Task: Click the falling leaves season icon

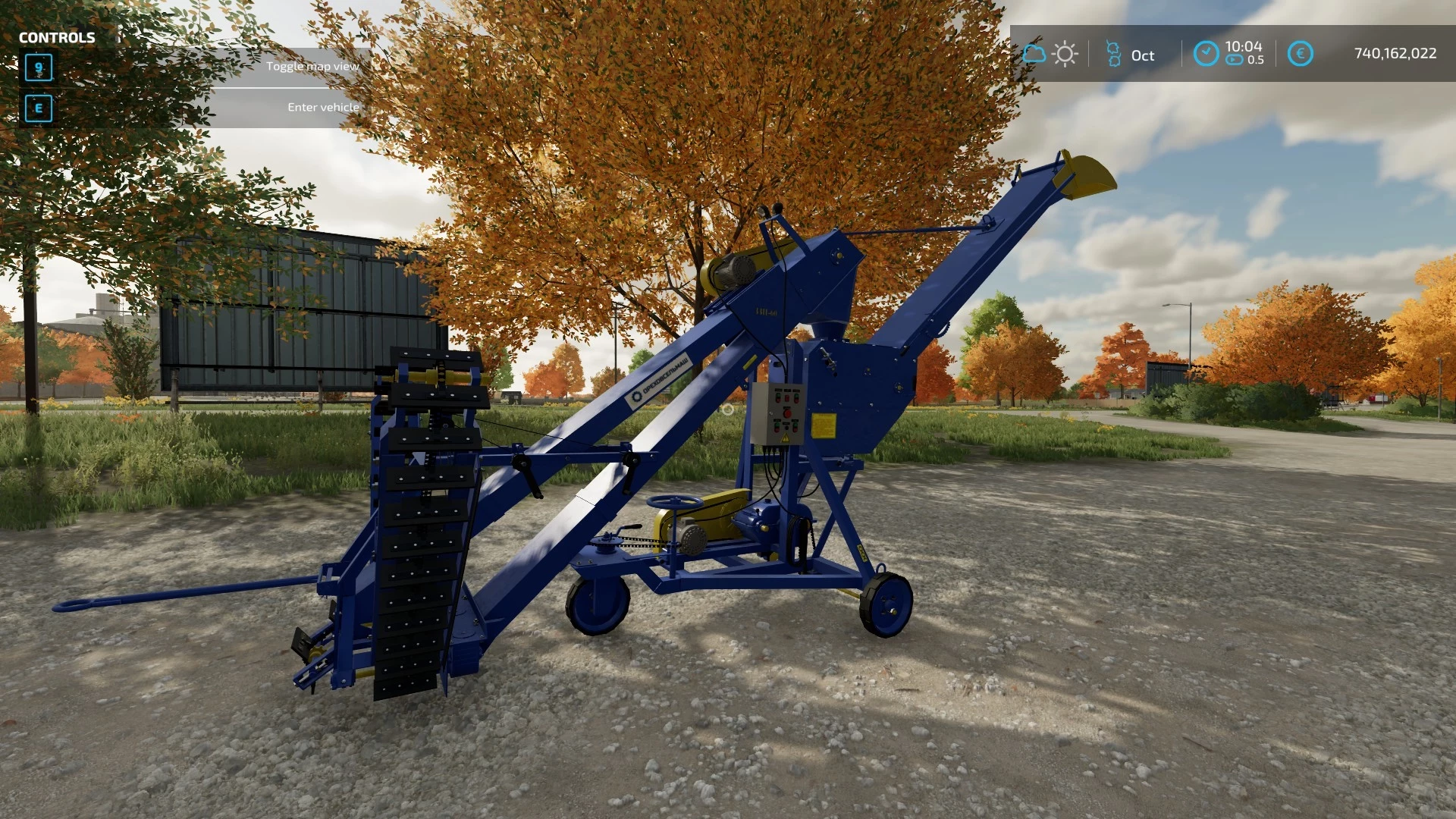Action: pos(1112,54)
